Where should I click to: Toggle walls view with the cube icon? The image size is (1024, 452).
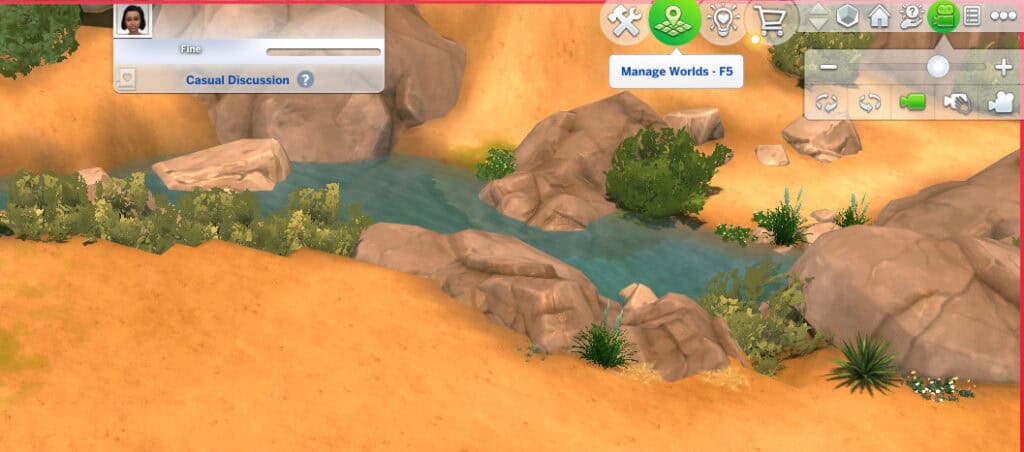[848, 16]
